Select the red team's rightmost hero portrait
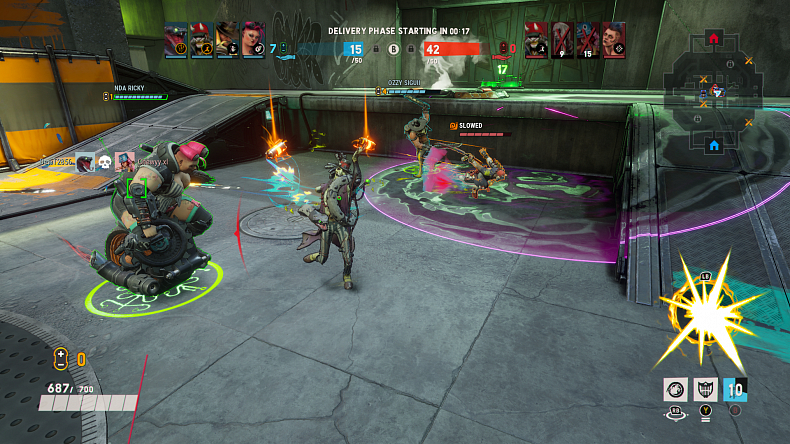The height and width of the screenshot is (444, 790). point(614,40)
